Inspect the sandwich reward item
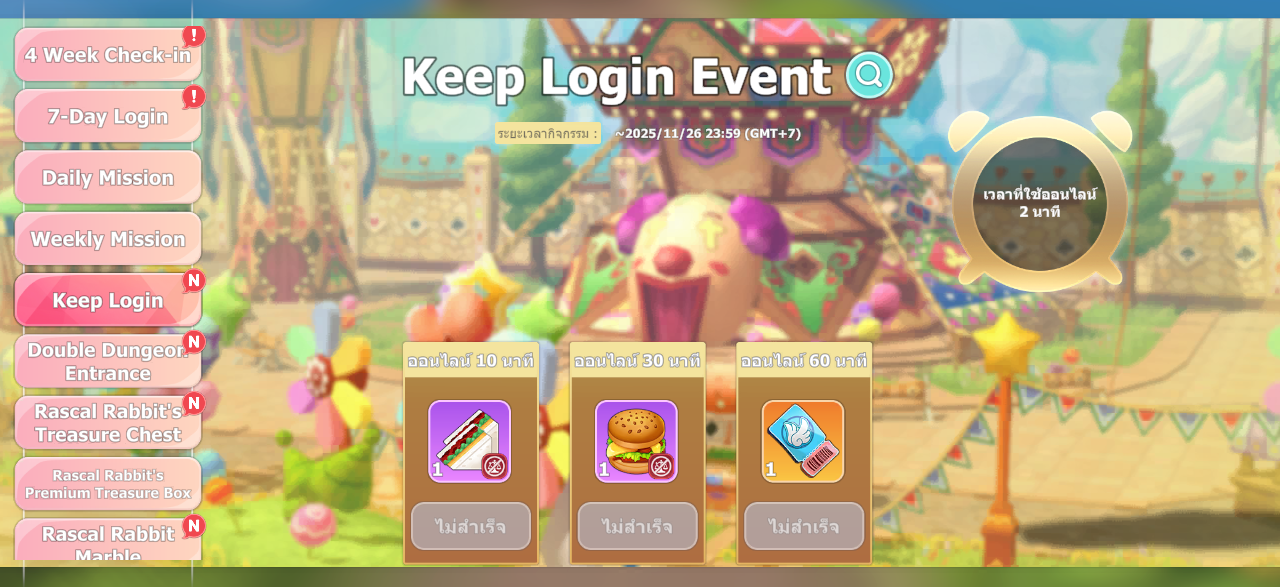The height and width of the screenshot is (587, 1280). pyautogui.click(x=469, y=441)
